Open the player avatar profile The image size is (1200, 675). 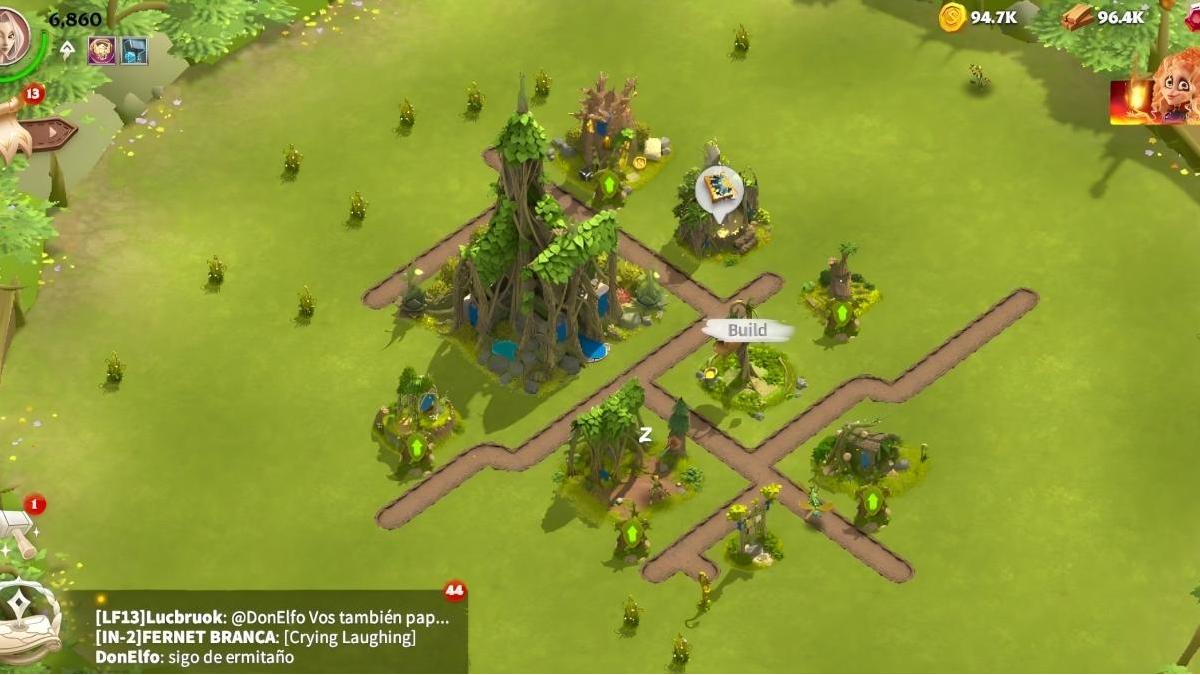pyautogui.click(x=13, y=35)
